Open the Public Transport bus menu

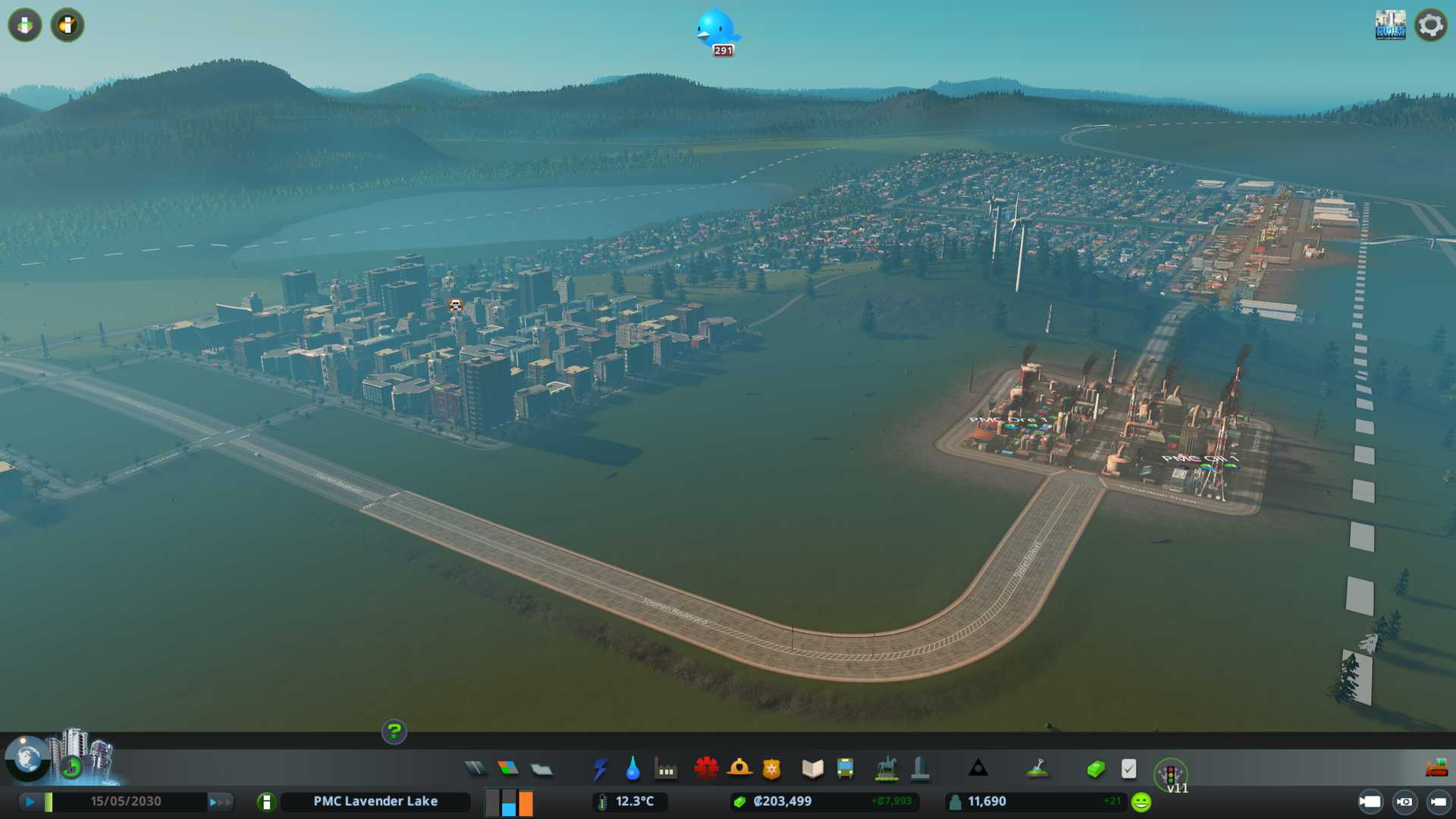coord(845,769)
